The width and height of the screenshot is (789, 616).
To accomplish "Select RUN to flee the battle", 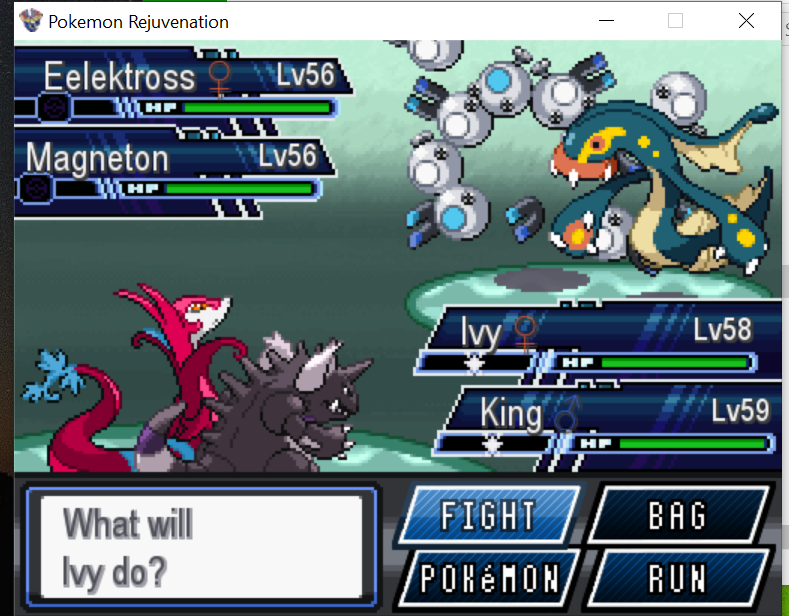I will (677, 578).
